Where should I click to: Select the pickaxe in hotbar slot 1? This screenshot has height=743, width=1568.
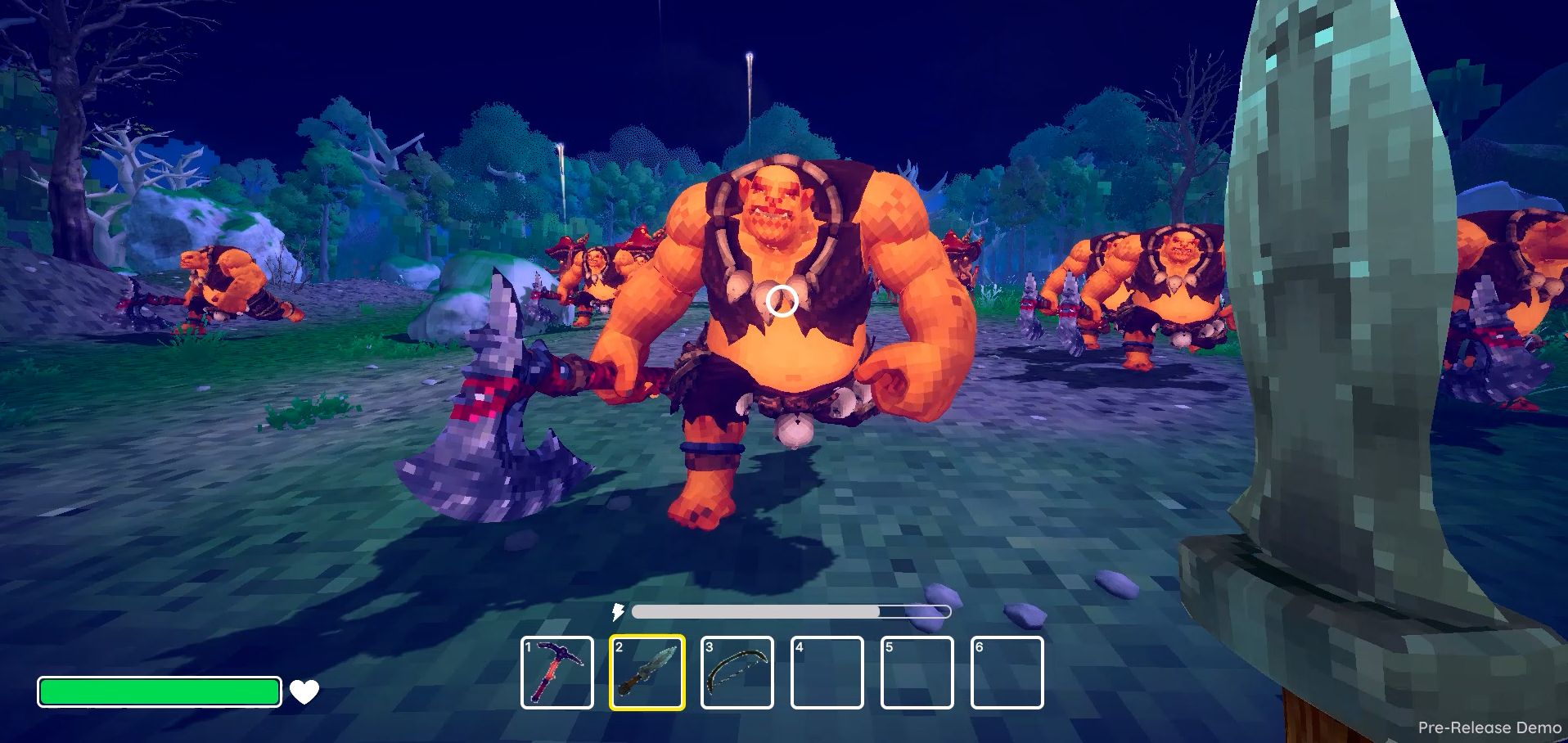click(x=557, y=673)
